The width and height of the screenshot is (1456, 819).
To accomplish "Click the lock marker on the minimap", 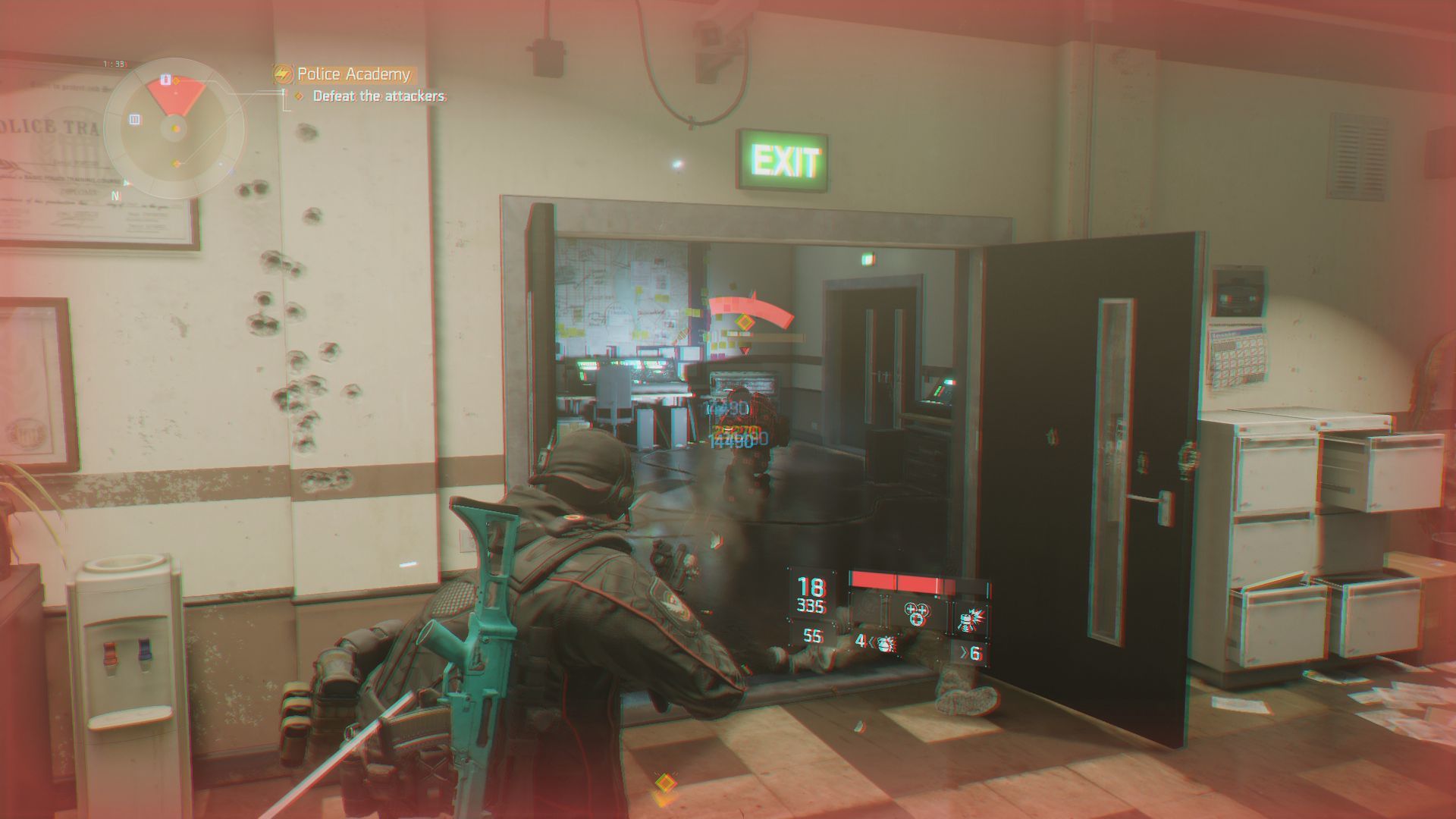I will pyautogui.click(x=165, y=79).
